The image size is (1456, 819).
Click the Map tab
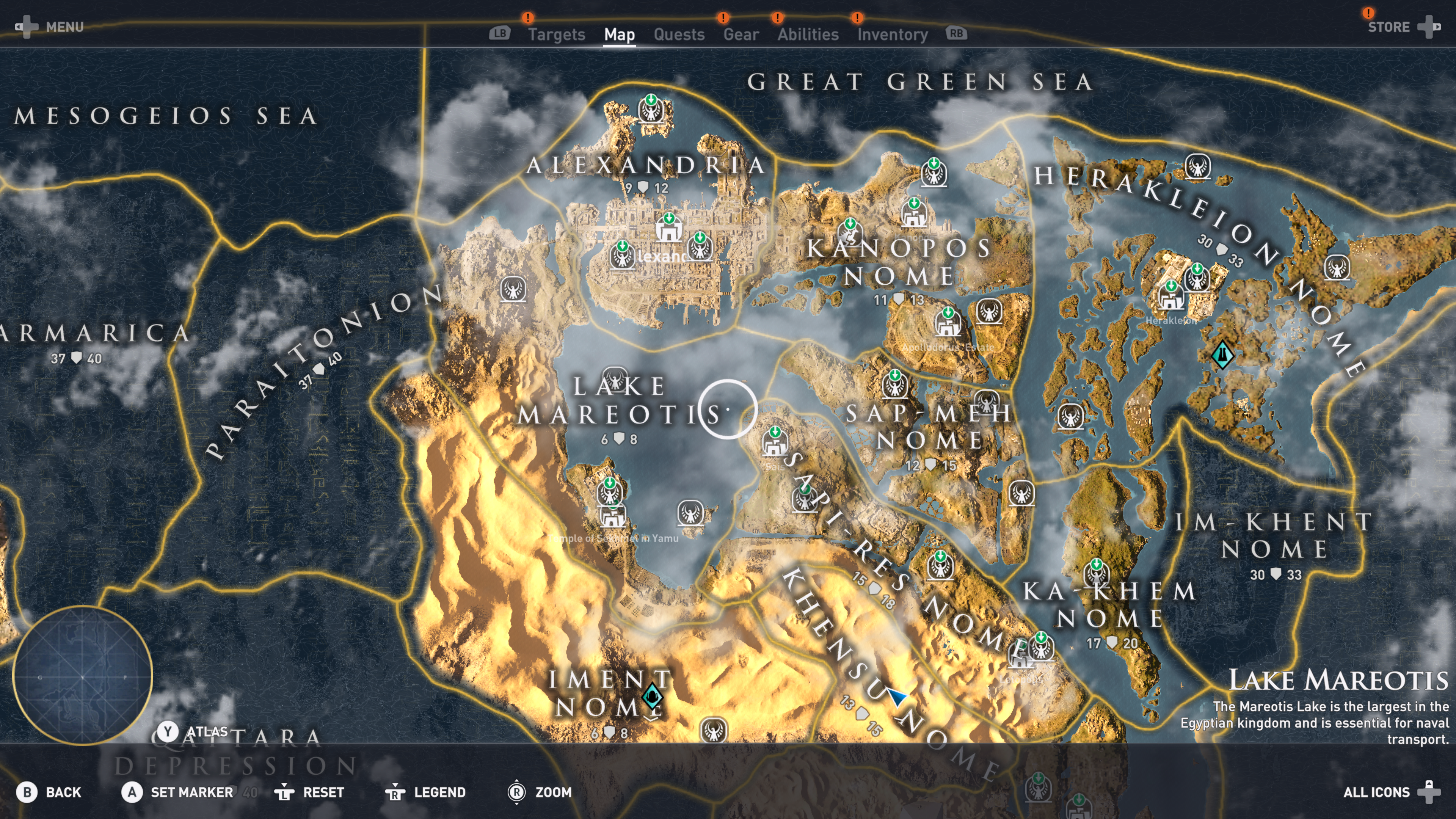click(619, 35)
